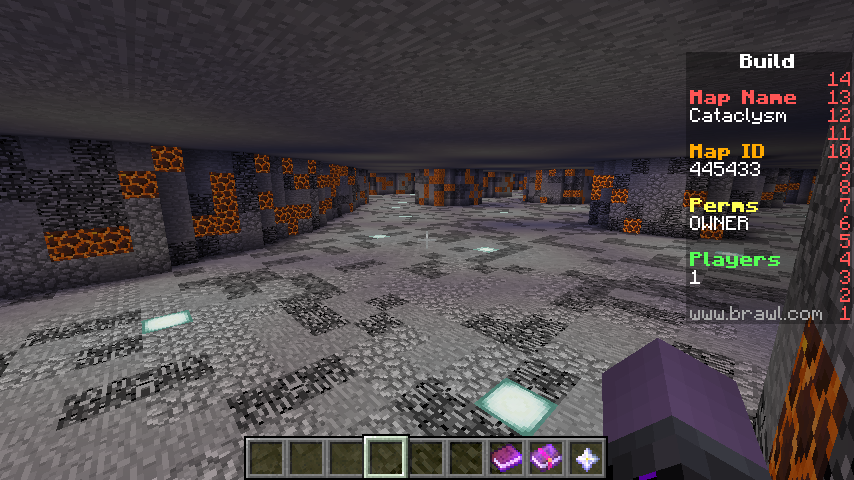Image resolution: width=854 pixels, height=480 pixels.
Task: Select the nether star hotbar slot
Action: point(586,459)
